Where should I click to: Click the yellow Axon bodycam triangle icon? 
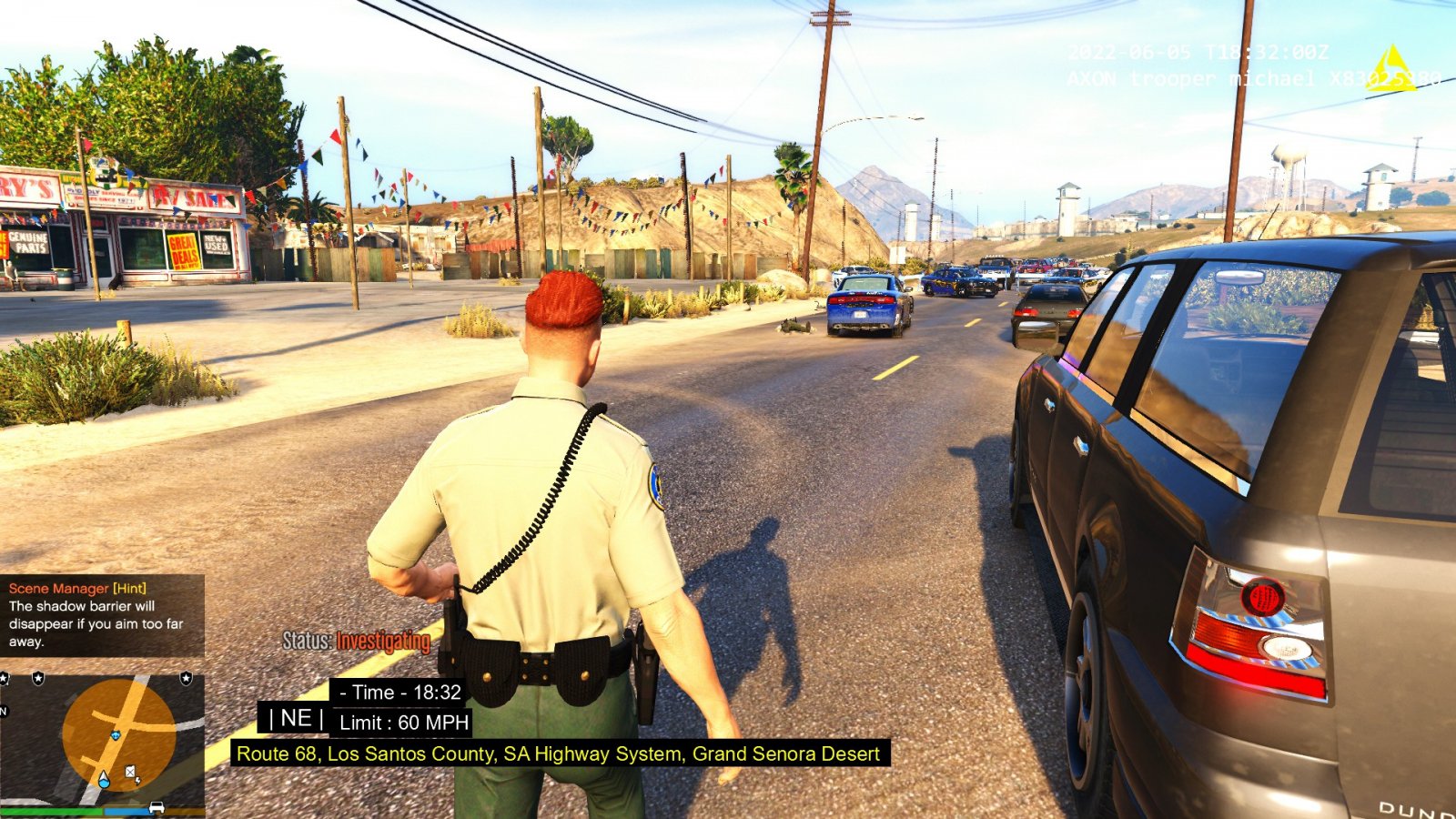click(x=1390, y=69)
